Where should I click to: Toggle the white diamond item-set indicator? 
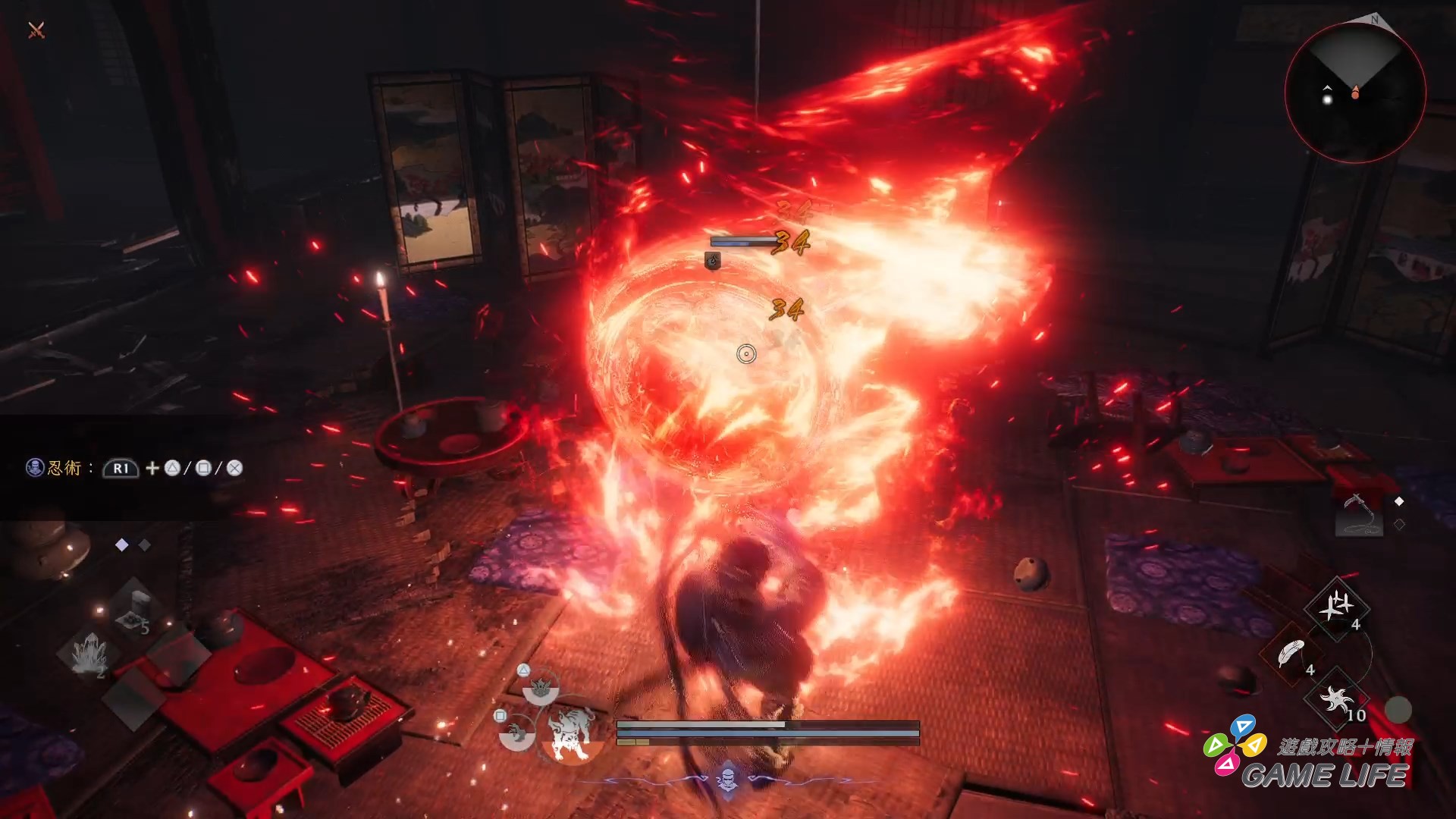(x=121, y=544)
